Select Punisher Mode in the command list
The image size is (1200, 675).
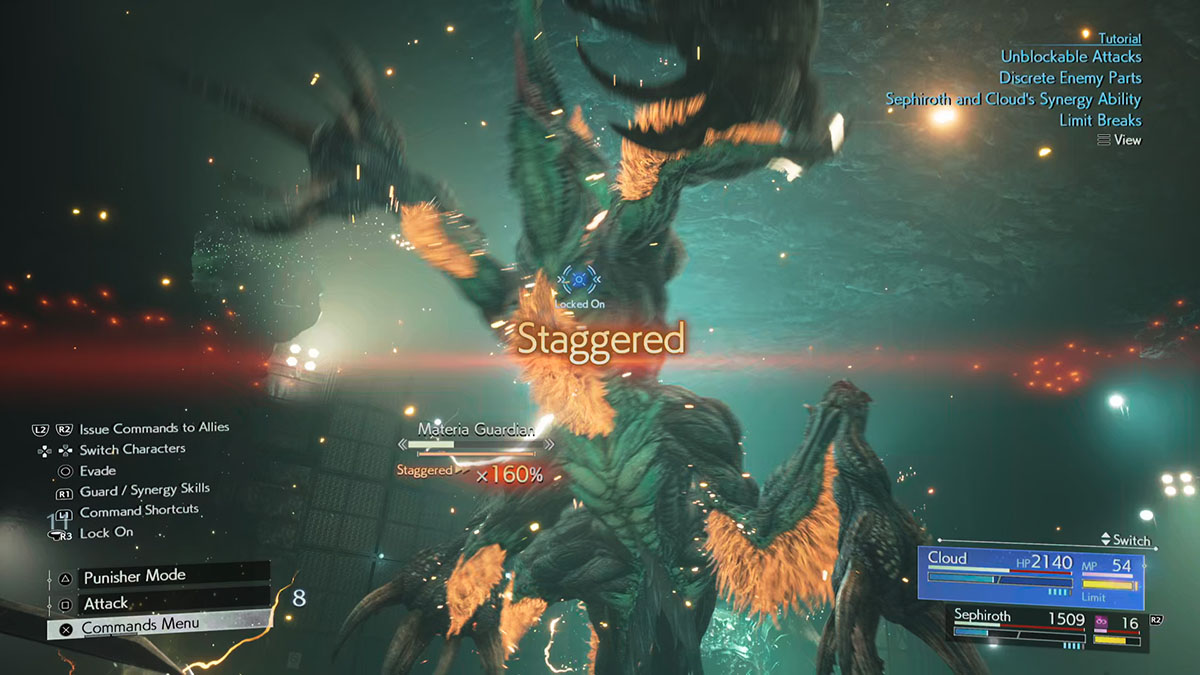click(x=134, y=577)
